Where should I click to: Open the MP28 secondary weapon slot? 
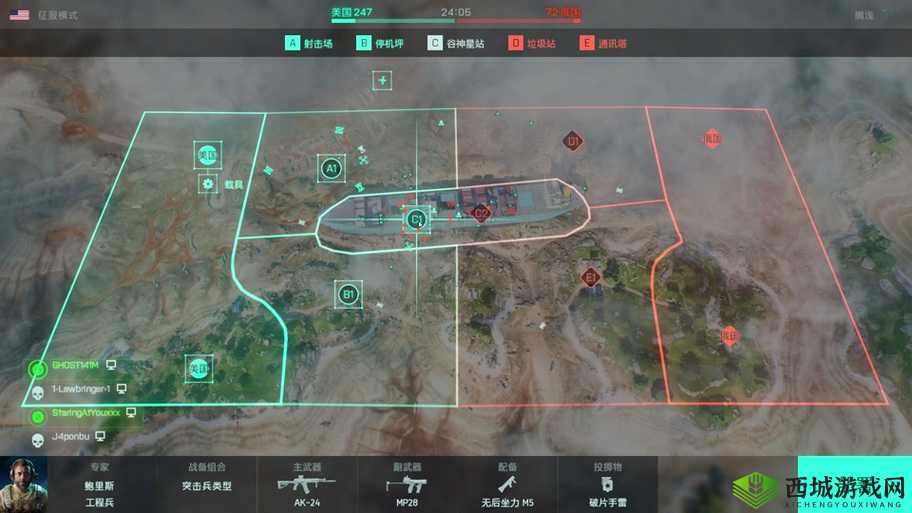coord(407,485)
